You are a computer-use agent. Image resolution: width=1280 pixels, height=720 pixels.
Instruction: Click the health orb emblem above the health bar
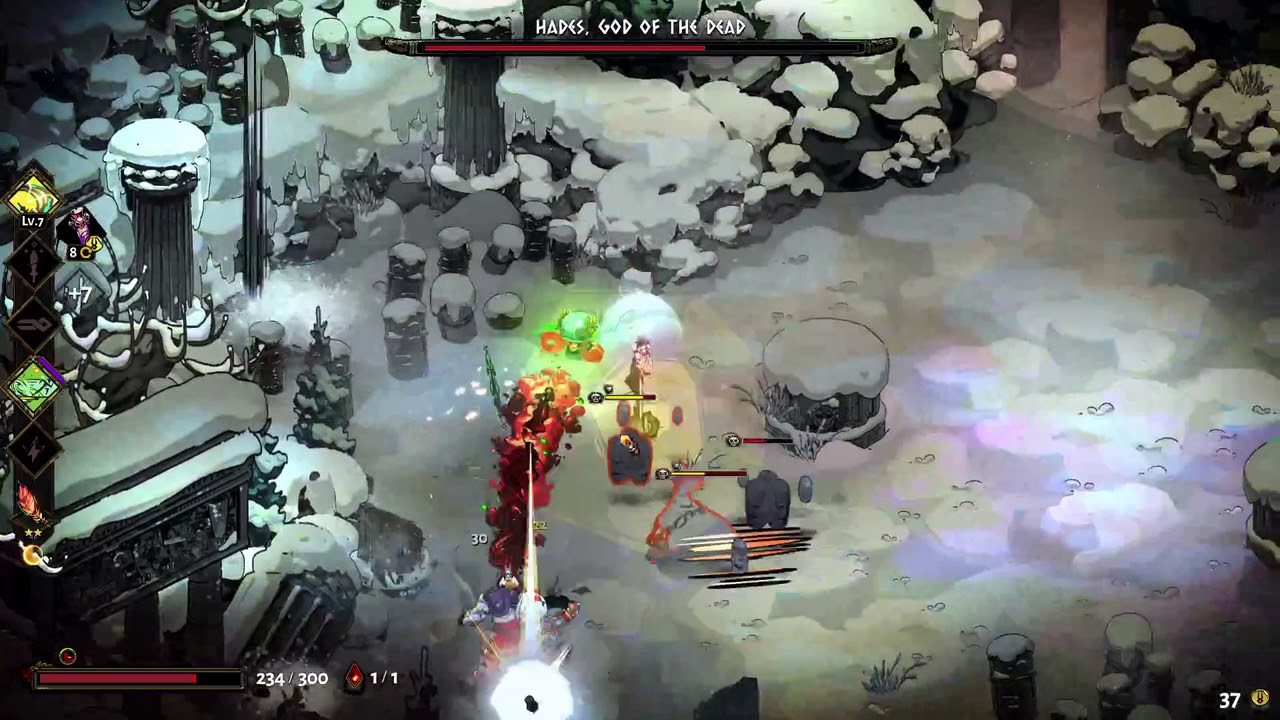pyautogui.click(x=67, y=657)
